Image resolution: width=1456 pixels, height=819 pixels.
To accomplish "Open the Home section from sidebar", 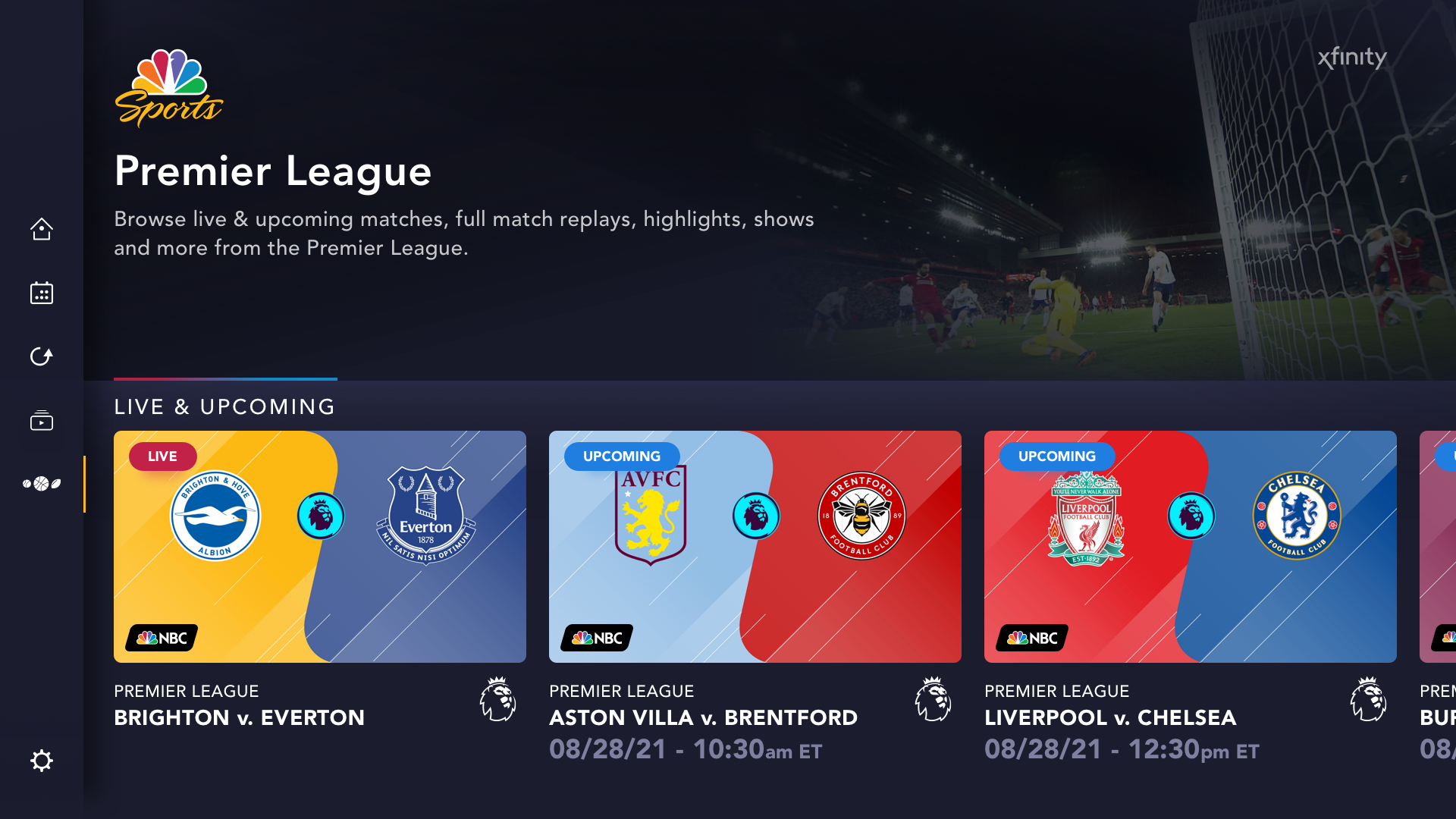I will (x=42, y=229).
